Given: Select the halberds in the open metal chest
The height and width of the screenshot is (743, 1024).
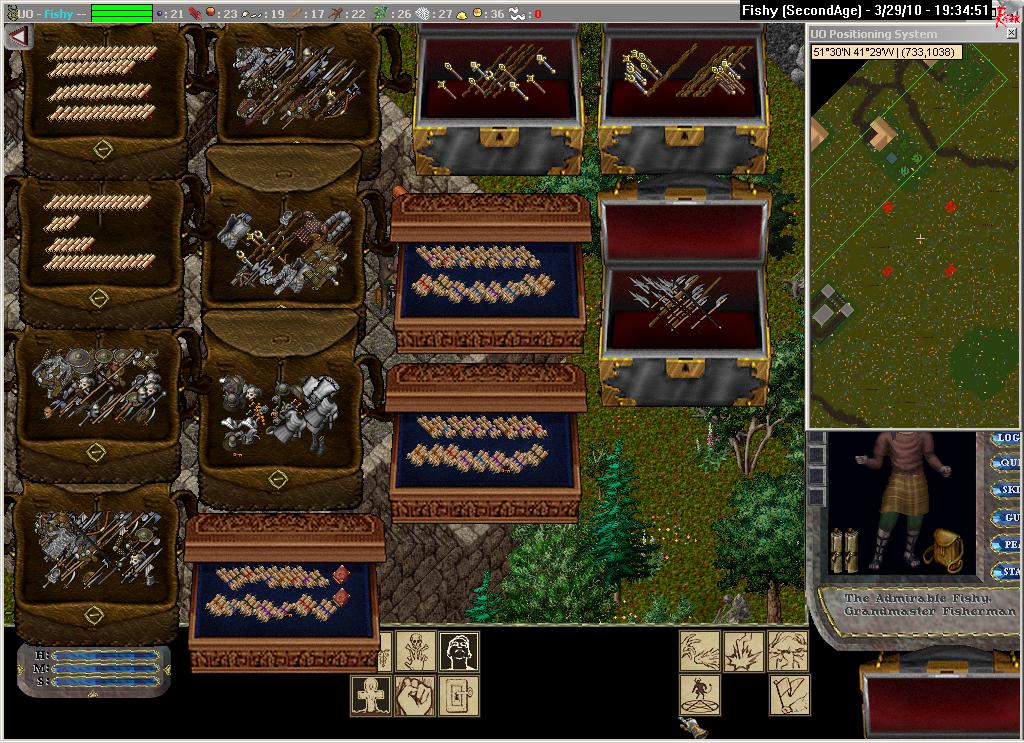Looking at the screenshot, I should [678, 300].
